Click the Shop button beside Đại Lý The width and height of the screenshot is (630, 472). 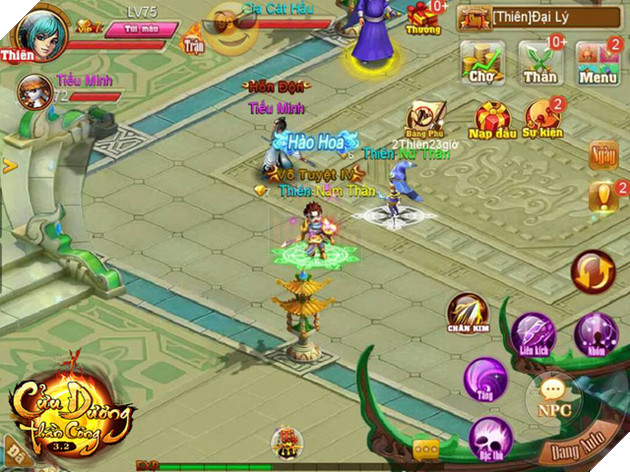tap(473, 17)
